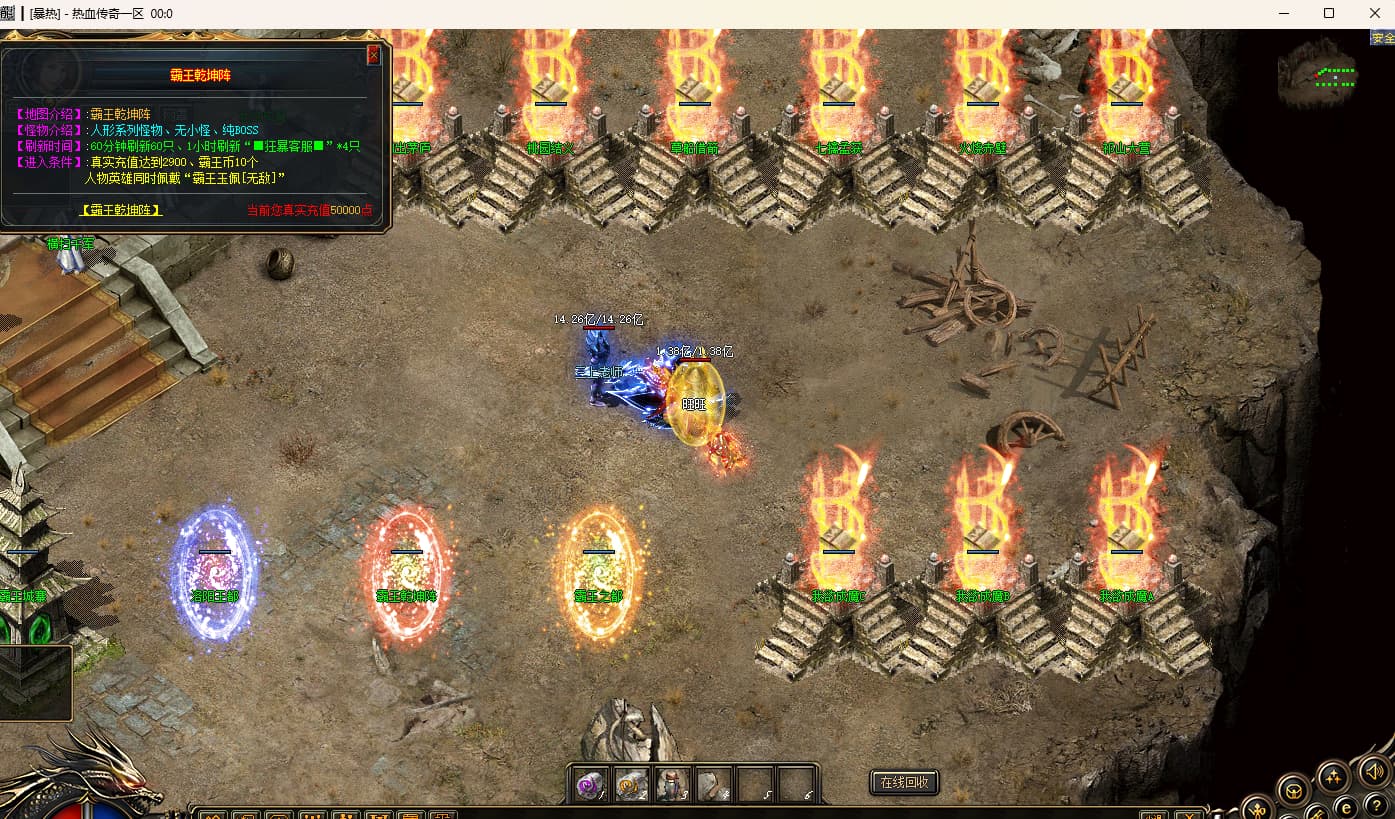Select the potion jar in hotbar slot 3

(673, 785)
